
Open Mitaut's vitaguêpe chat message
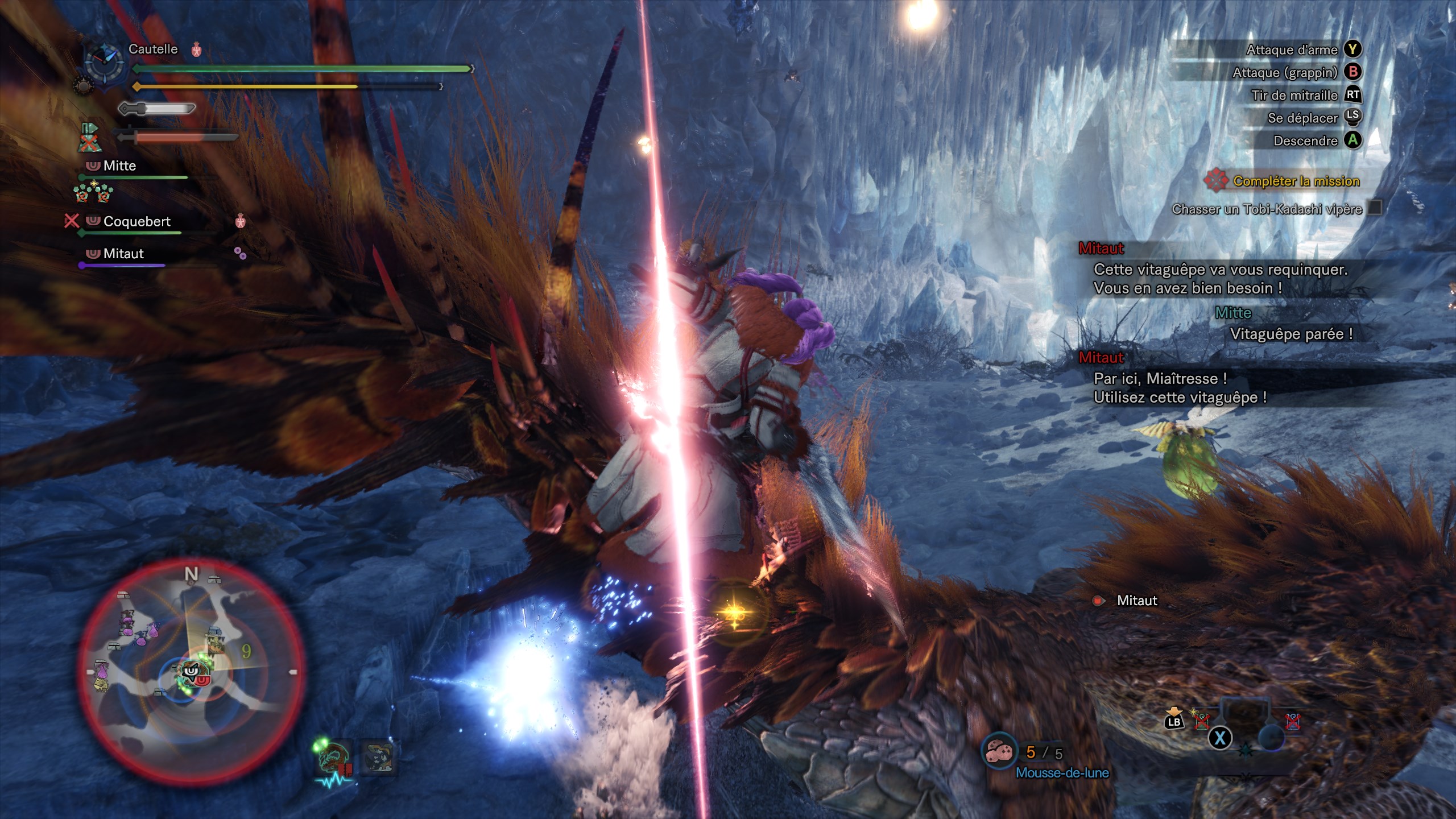1220,279
